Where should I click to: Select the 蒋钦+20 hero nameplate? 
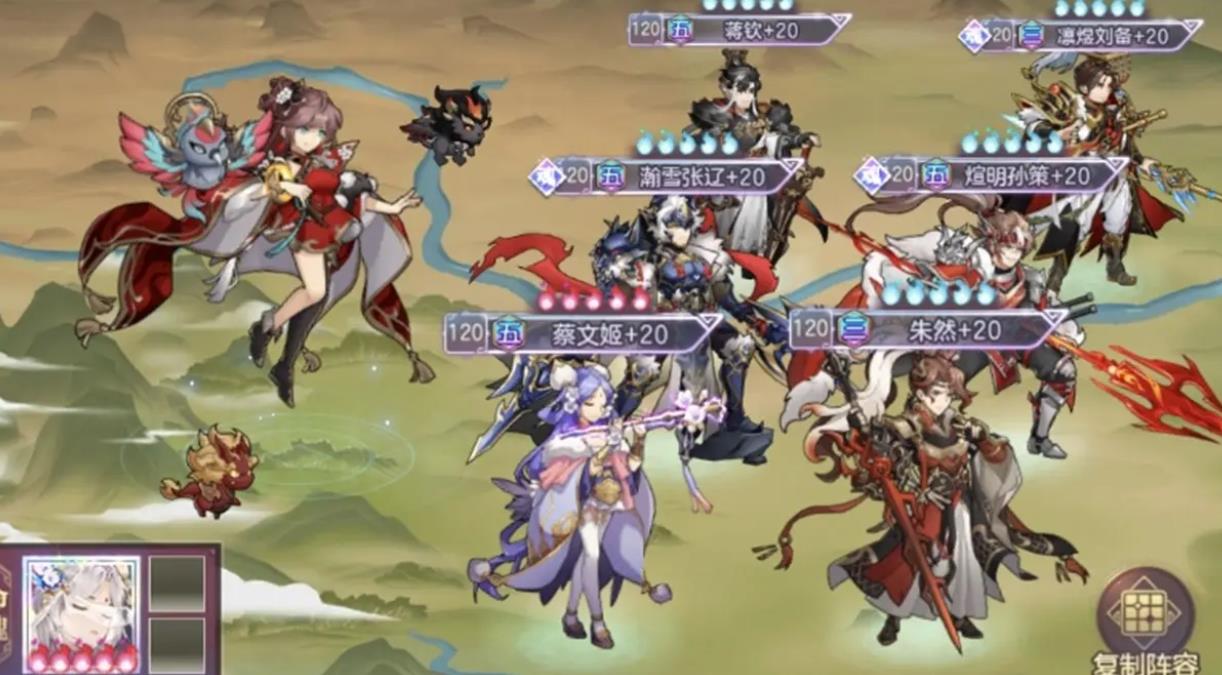pos(740,30)
